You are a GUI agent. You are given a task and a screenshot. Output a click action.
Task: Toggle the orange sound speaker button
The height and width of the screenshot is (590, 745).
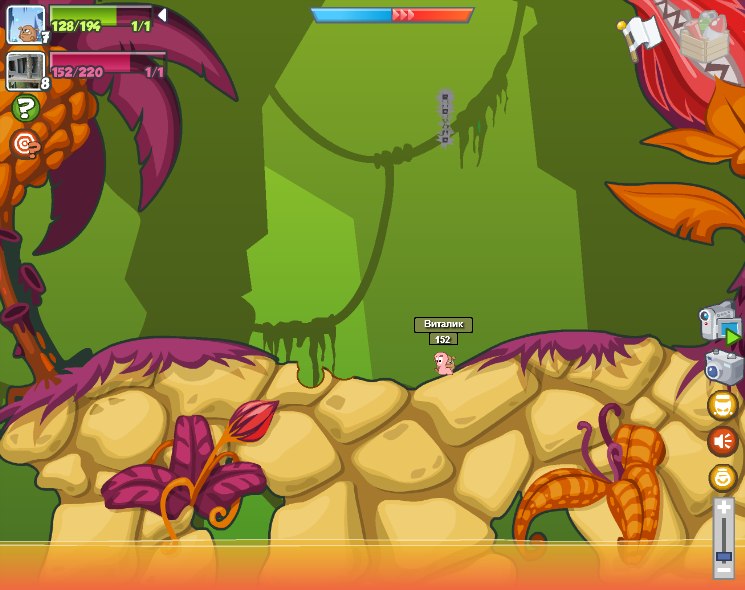(722, 441)
